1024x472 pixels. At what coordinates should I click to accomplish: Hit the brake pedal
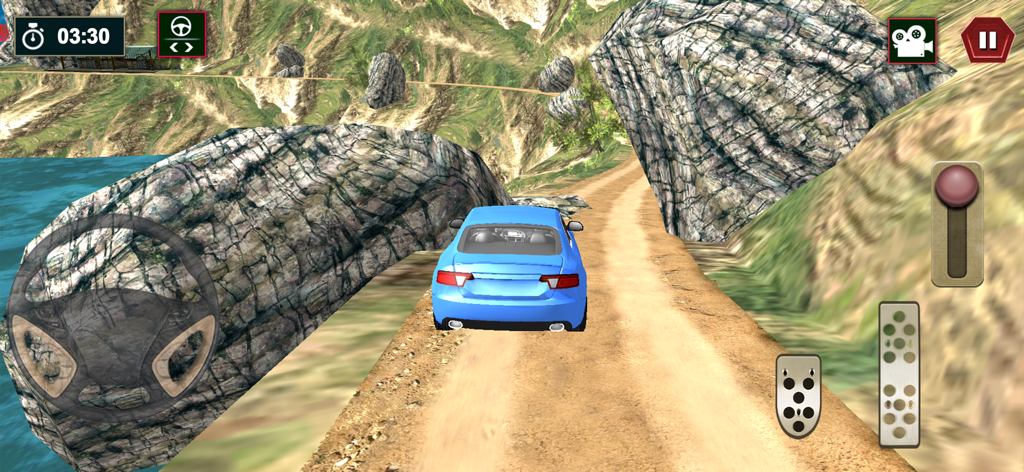798,396
